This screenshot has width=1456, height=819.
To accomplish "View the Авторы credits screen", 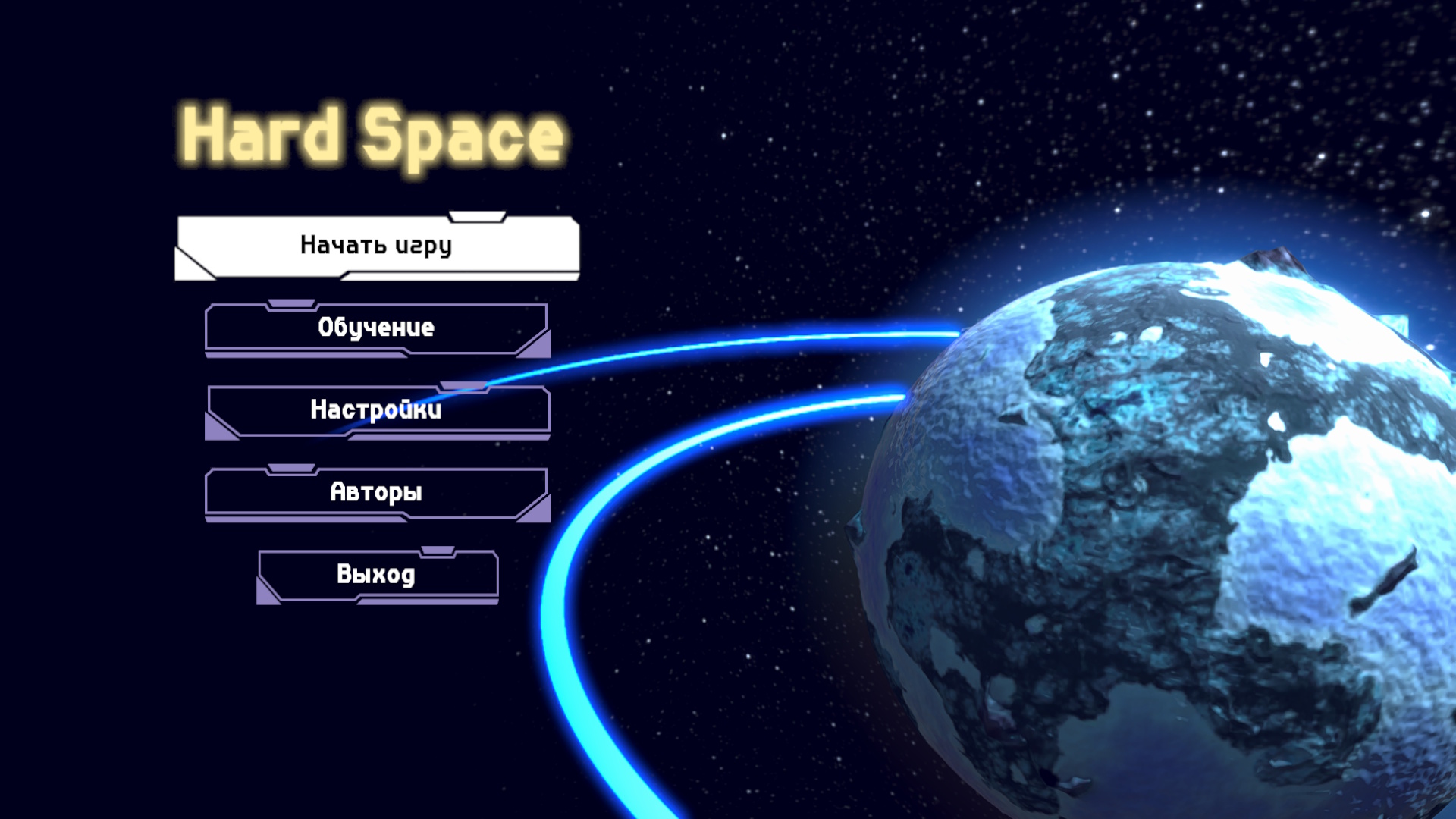I will click(x=377, y=493).
